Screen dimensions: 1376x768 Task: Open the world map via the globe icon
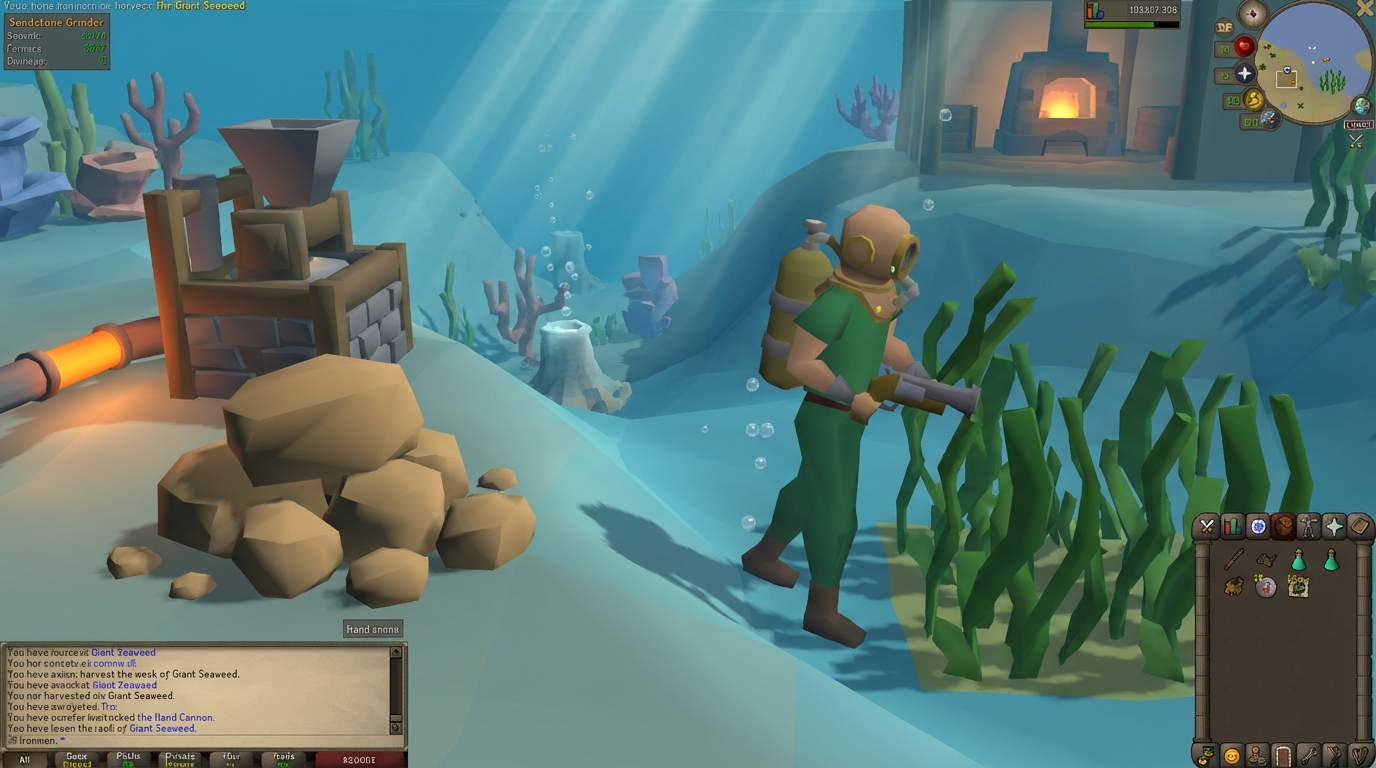[x=1361, y=104]
